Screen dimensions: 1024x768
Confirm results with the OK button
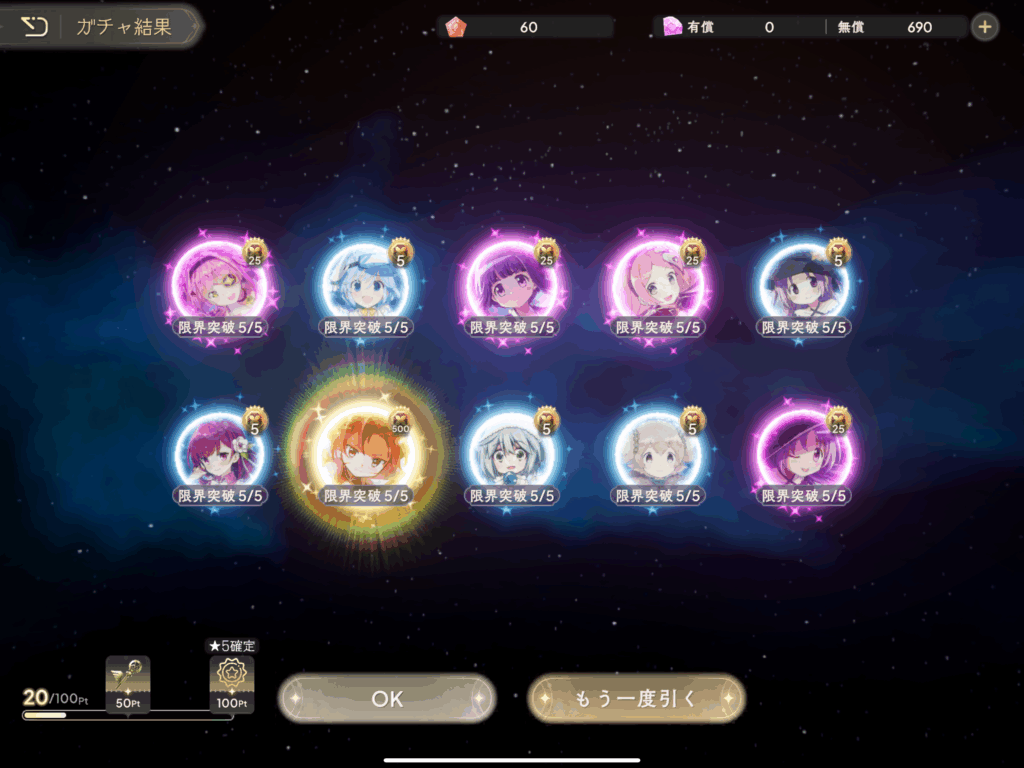tap(387, 698)
